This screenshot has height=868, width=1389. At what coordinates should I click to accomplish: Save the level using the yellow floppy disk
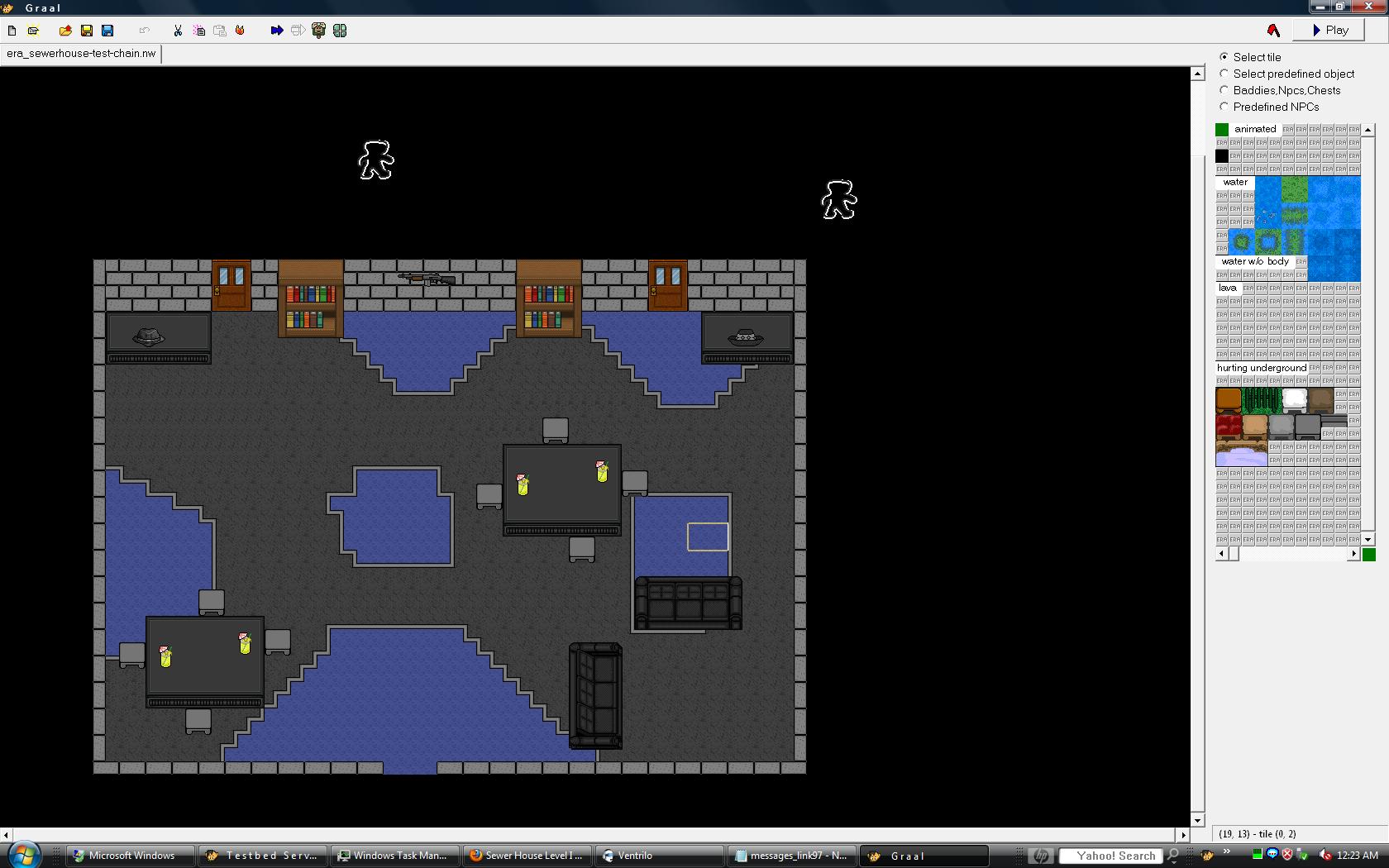(x=87, y=31)
